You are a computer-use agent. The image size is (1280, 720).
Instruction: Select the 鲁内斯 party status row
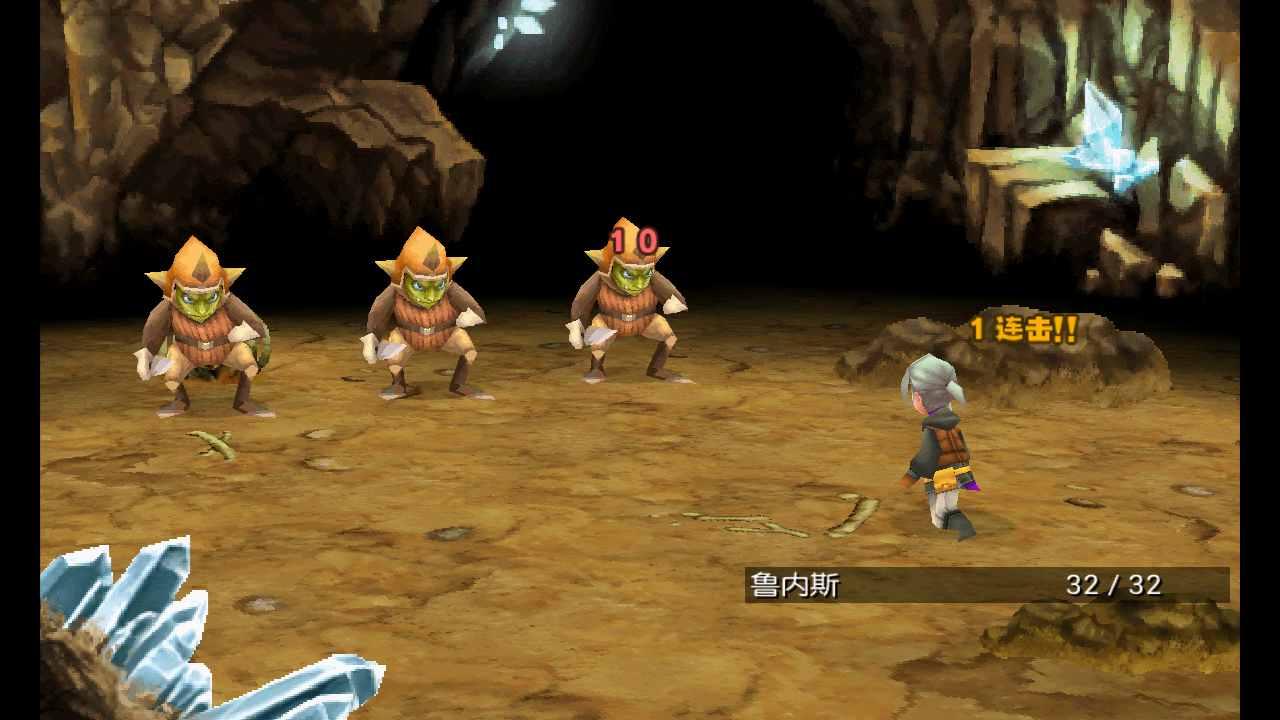click(986, 585)
